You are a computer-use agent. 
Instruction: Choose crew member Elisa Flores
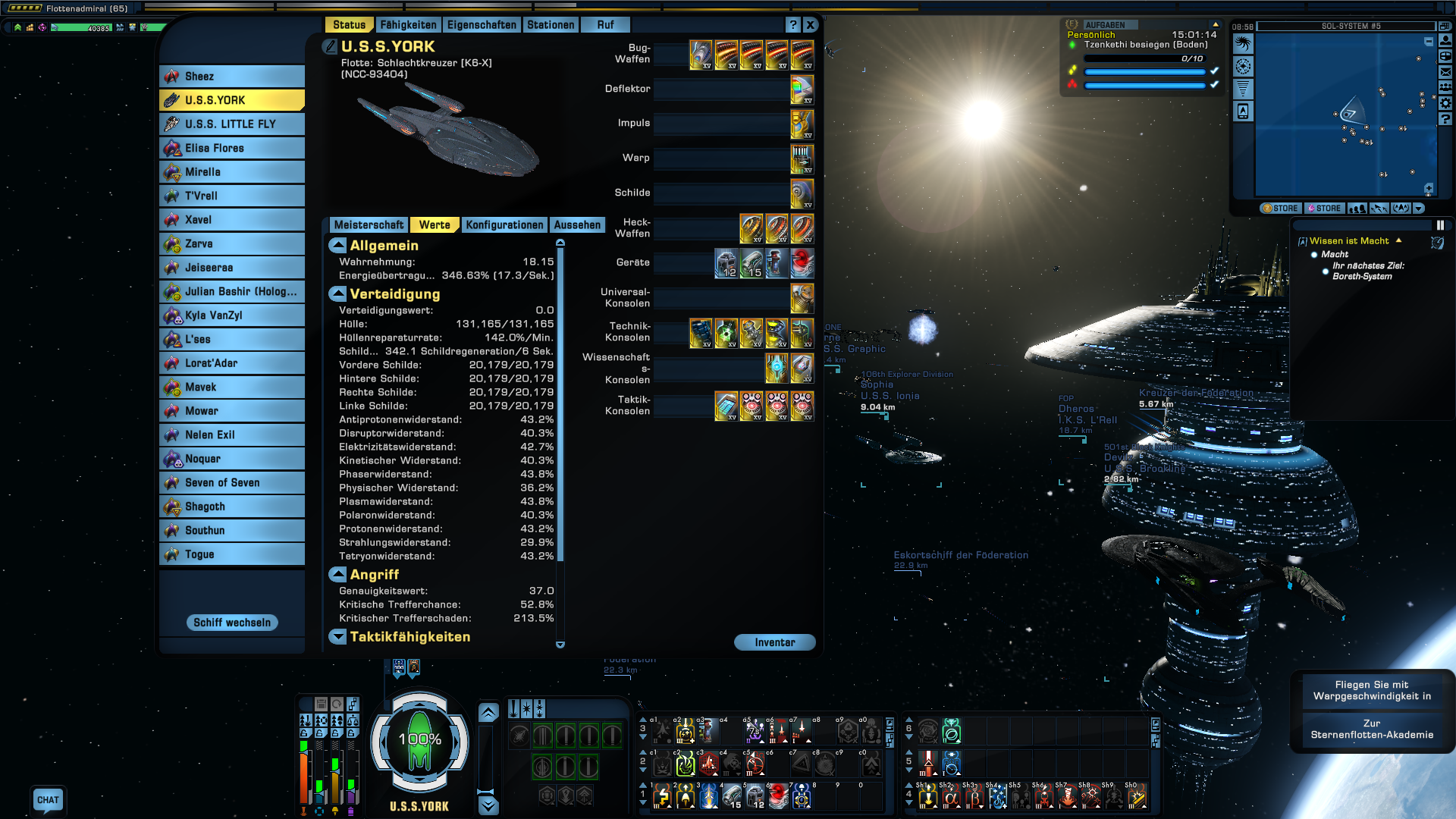click(232, 149)
